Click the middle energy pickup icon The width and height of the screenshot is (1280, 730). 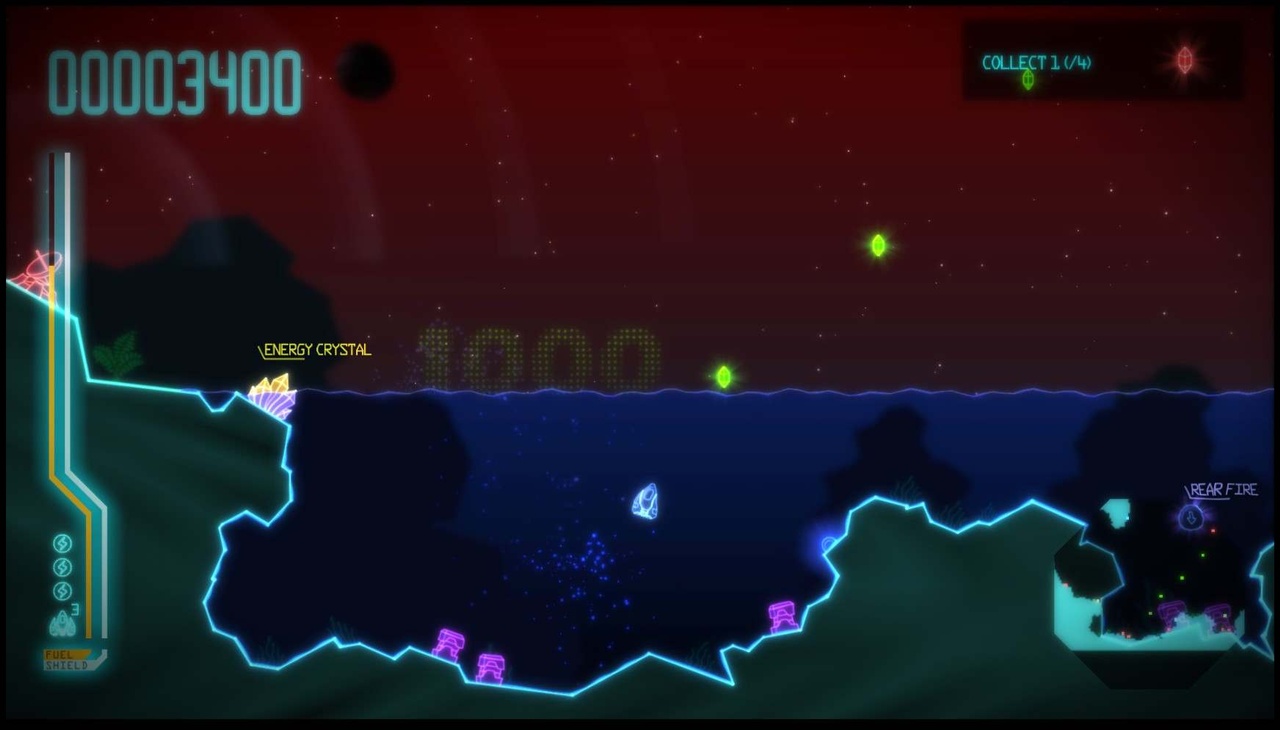pos(62,566)
